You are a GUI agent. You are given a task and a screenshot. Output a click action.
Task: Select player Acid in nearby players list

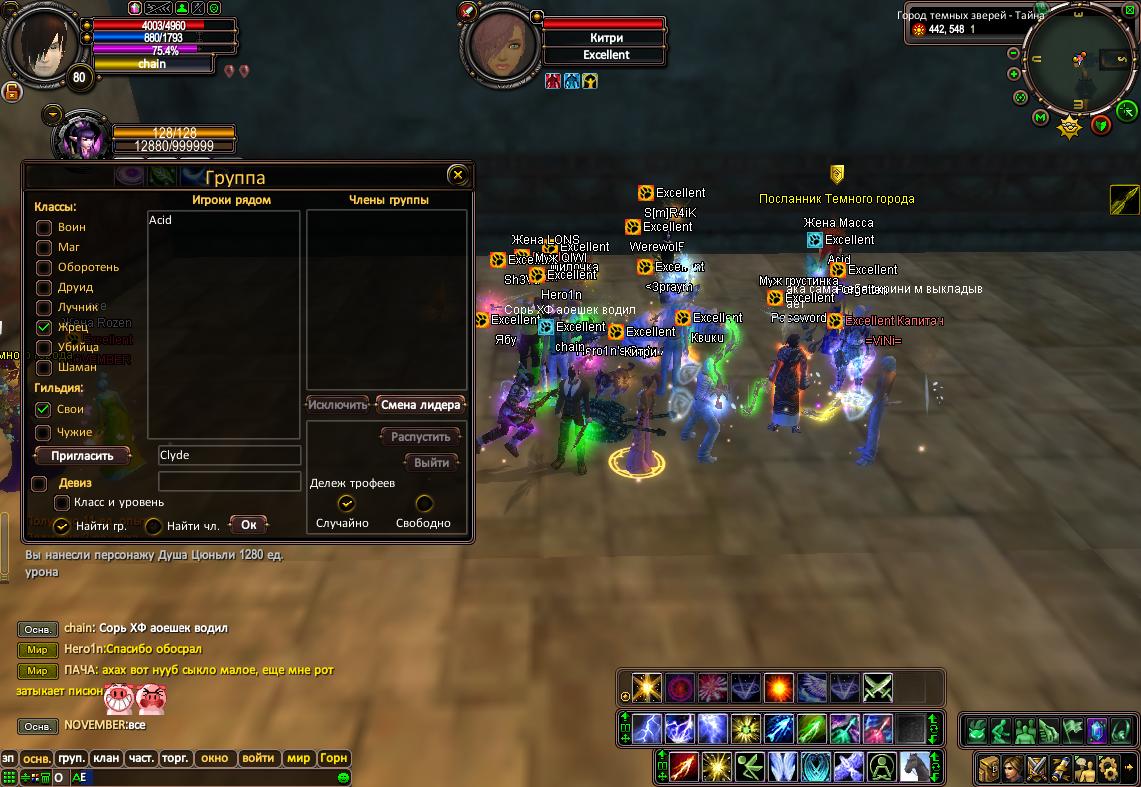pos(160,220)
